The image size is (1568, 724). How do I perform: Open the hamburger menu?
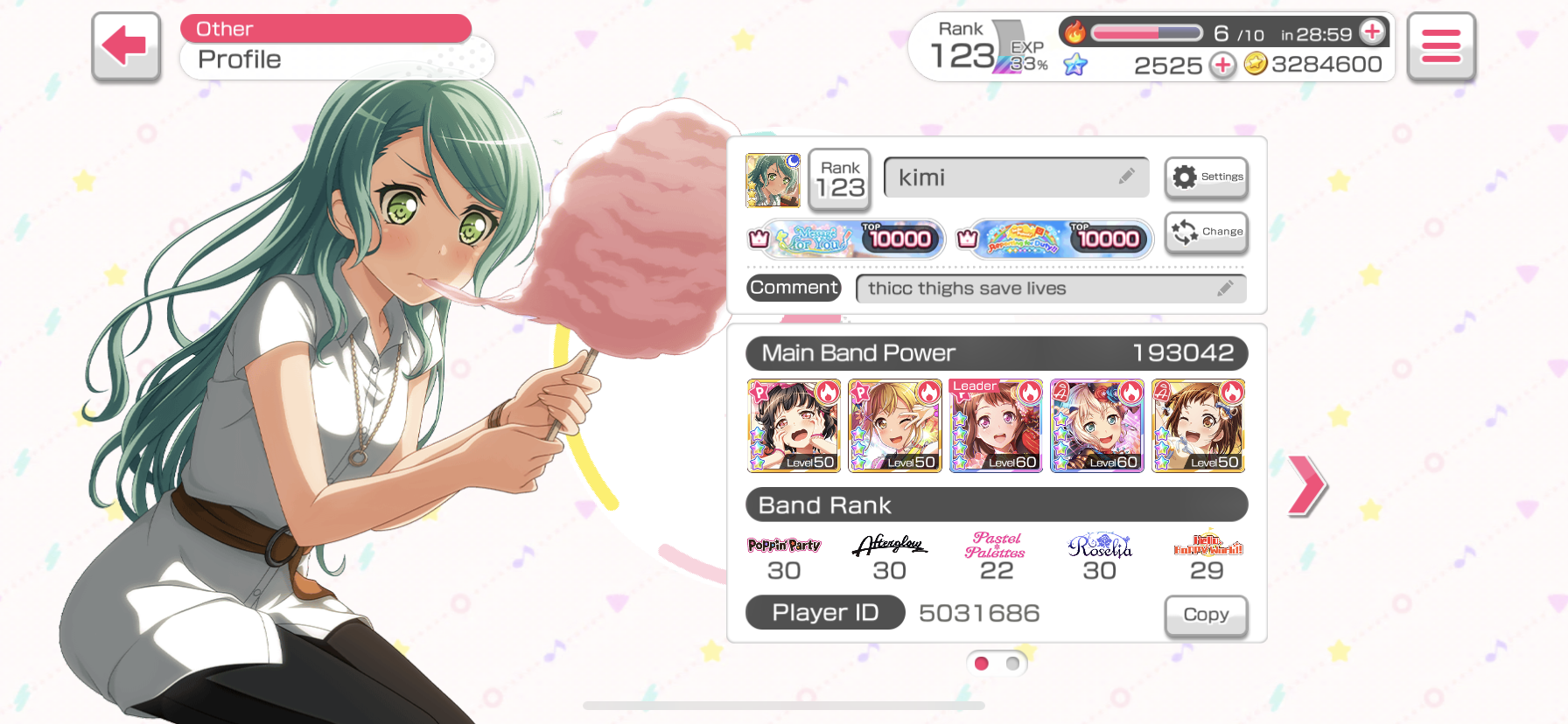click(x=1440, y=45)
